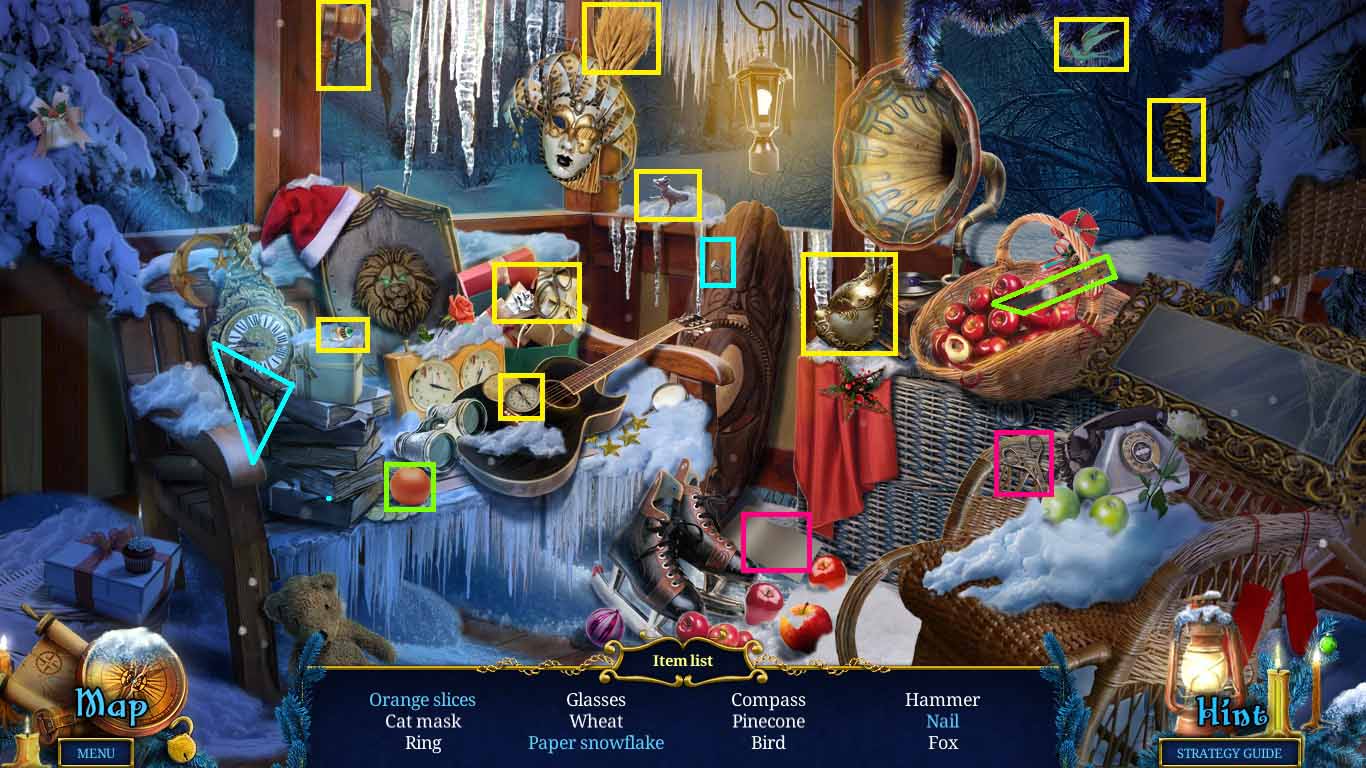Select the wheat bundle near the top

tap(621, 40)
